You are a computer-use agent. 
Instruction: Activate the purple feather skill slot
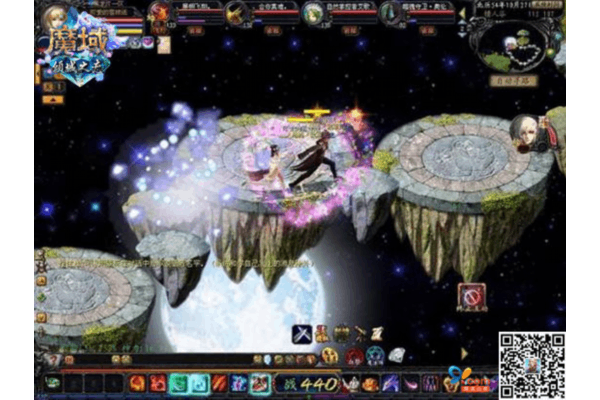coord(390,382)
